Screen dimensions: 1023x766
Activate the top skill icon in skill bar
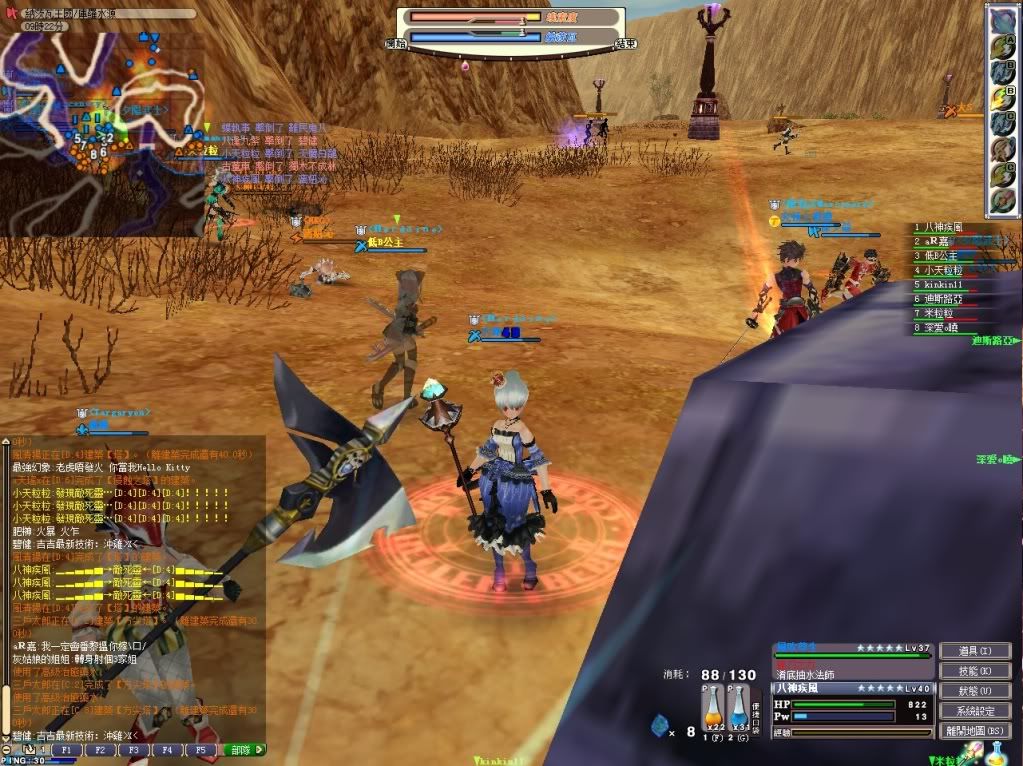pos(1003,20)
